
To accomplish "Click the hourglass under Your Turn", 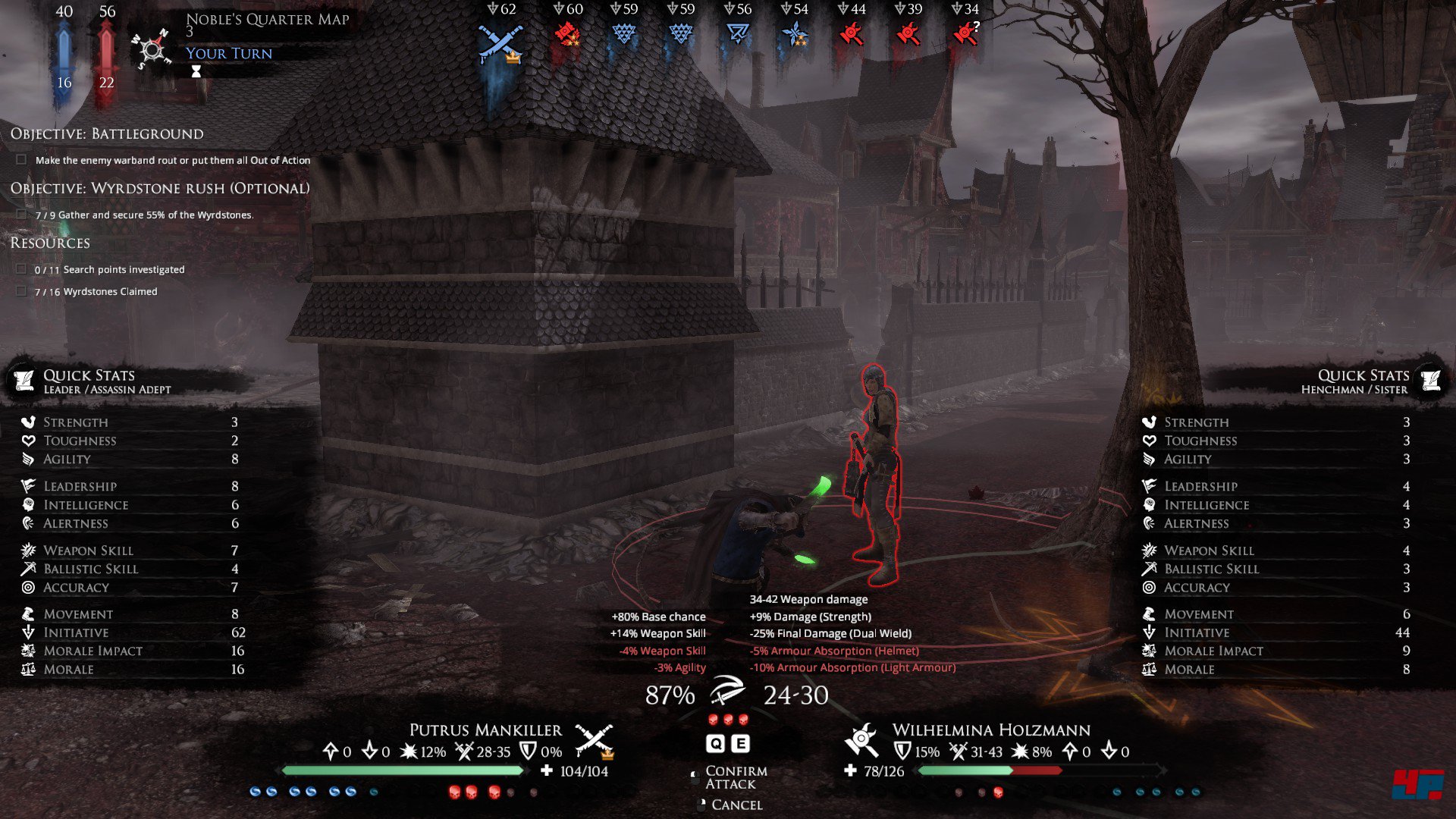I will pyautogui.click(x=196, y=71).
